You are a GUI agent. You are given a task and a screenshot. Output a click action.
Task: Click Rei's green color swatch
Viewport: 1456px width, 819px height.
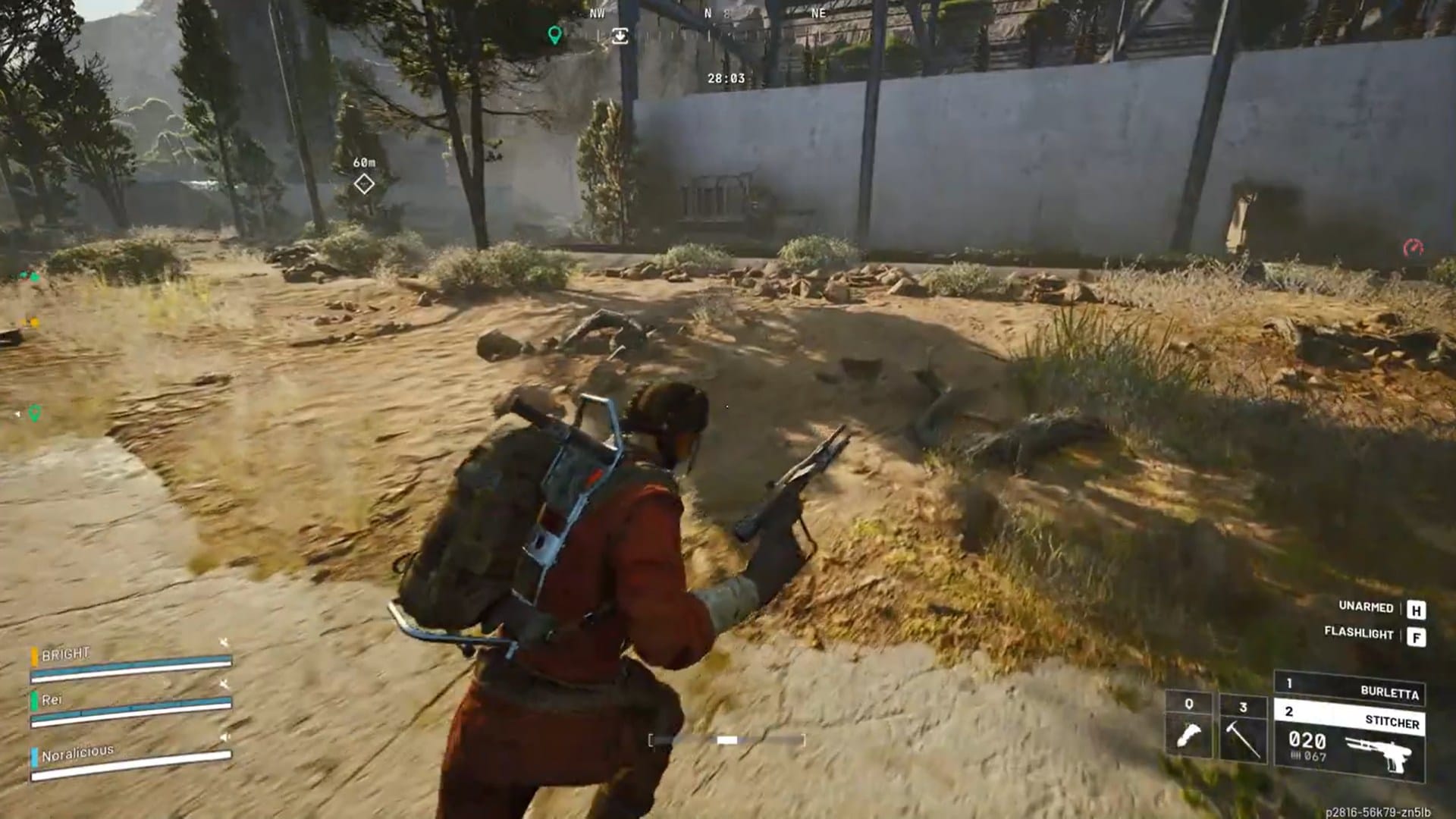coord(34,701)
